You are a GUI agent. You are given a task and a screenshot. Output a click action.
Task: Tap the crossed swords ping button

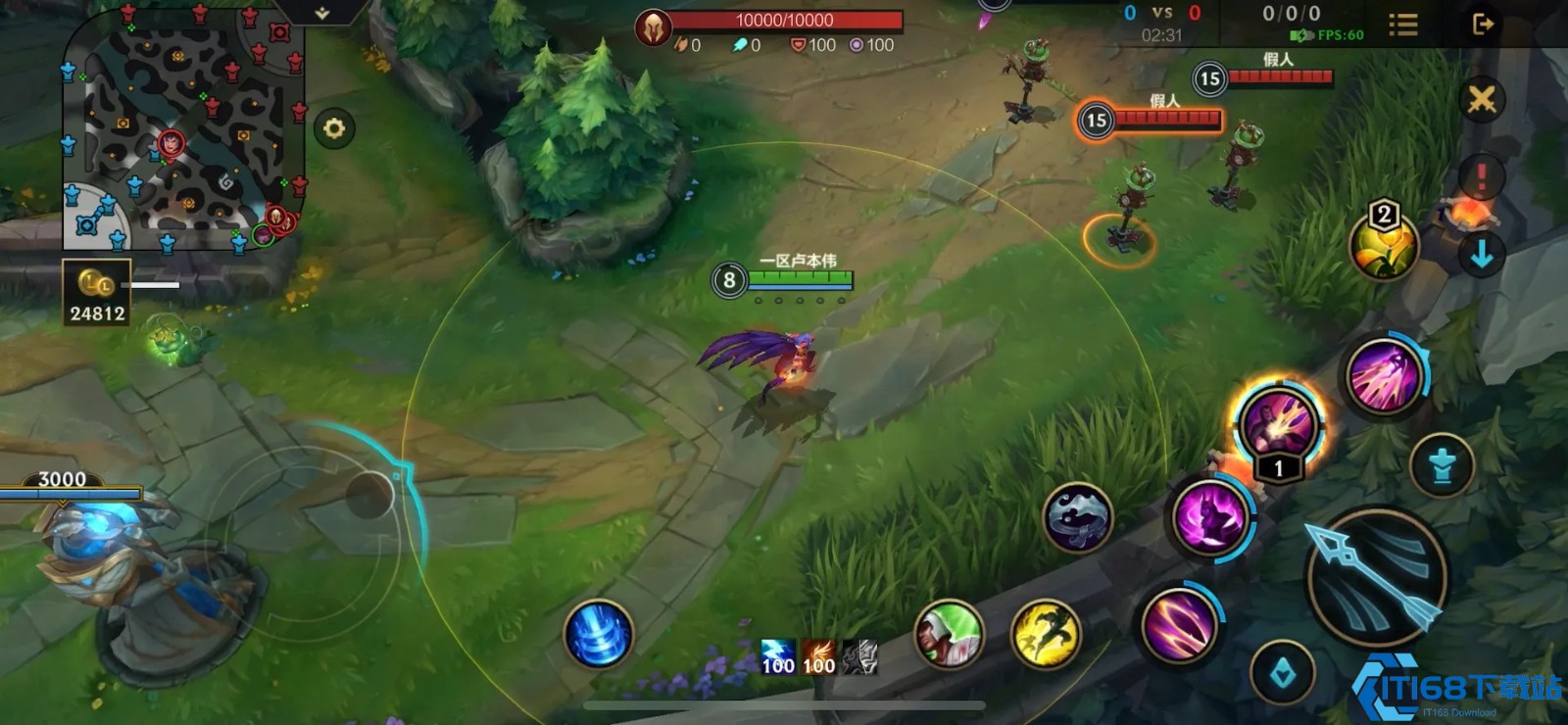(x=1481, y=99)
